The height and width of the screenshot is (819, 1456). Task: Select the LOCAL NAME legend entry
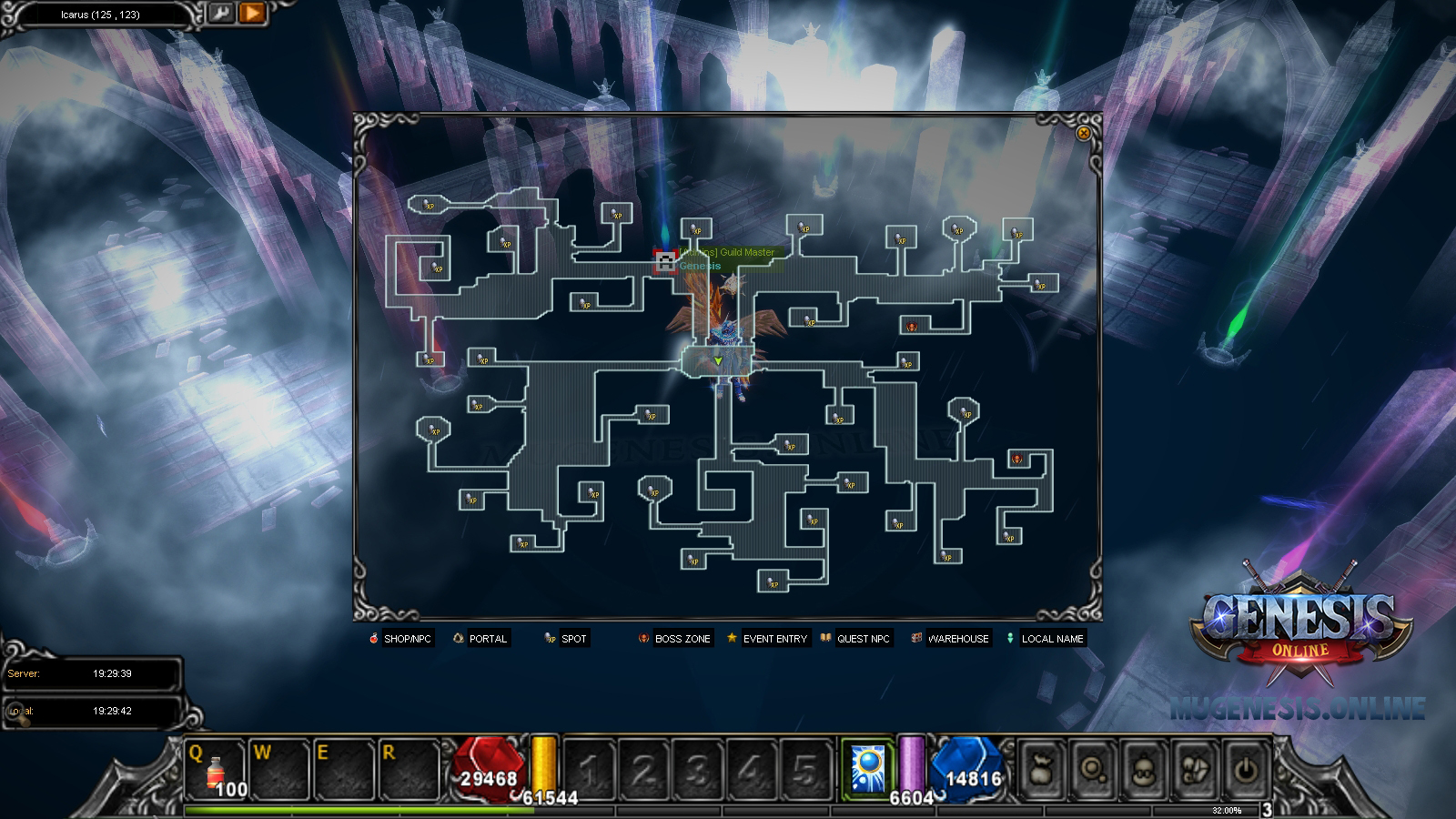[1045, 639]
